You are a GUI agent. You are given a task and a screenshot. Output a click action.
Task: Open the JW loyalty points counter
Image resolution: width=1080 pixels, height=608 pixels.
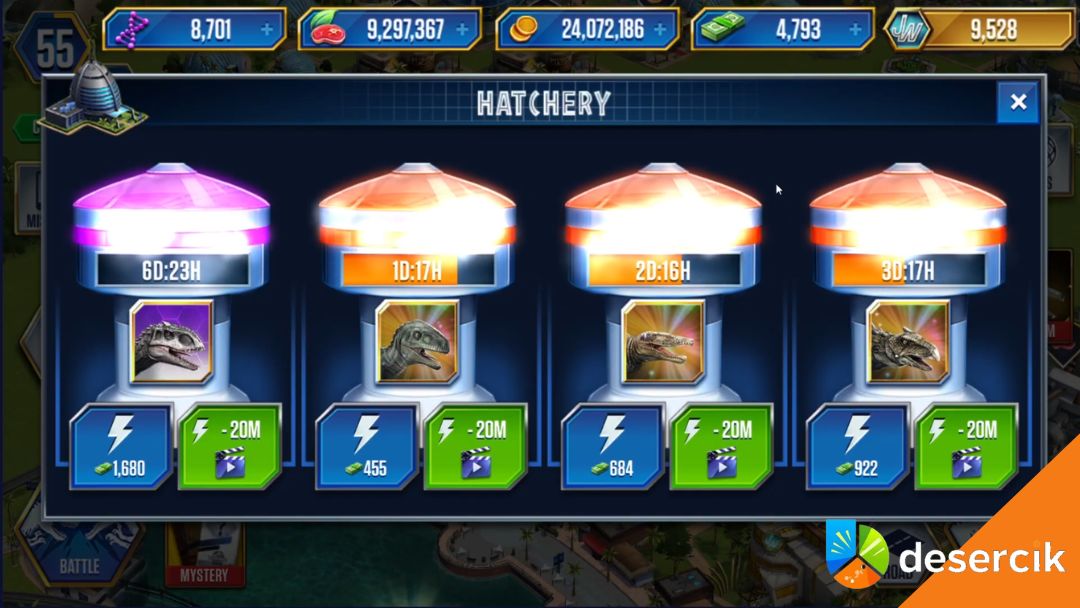pos(980,30)
